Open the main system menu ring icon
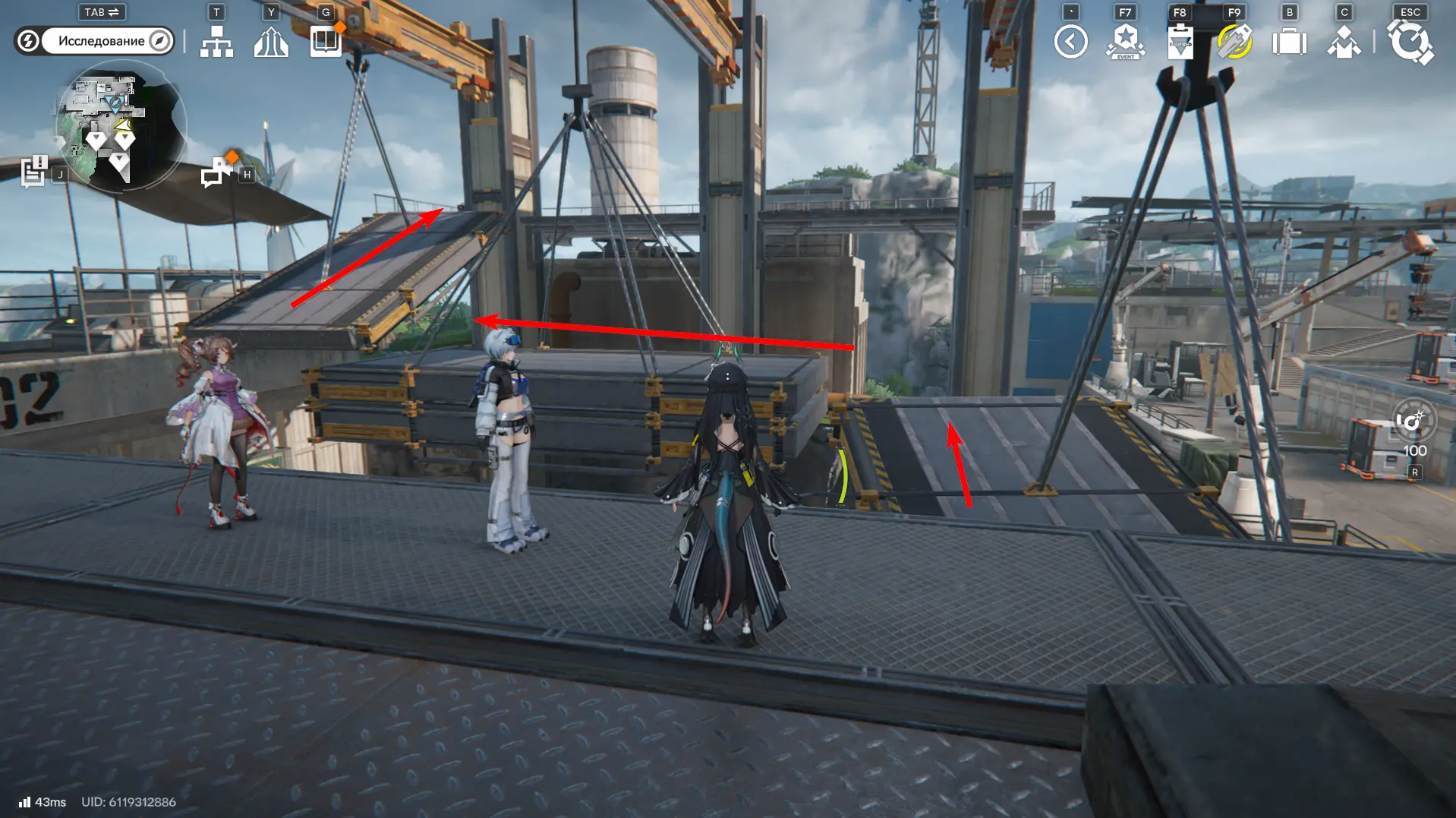The image size is (1456, 818). pos(1410,42)
